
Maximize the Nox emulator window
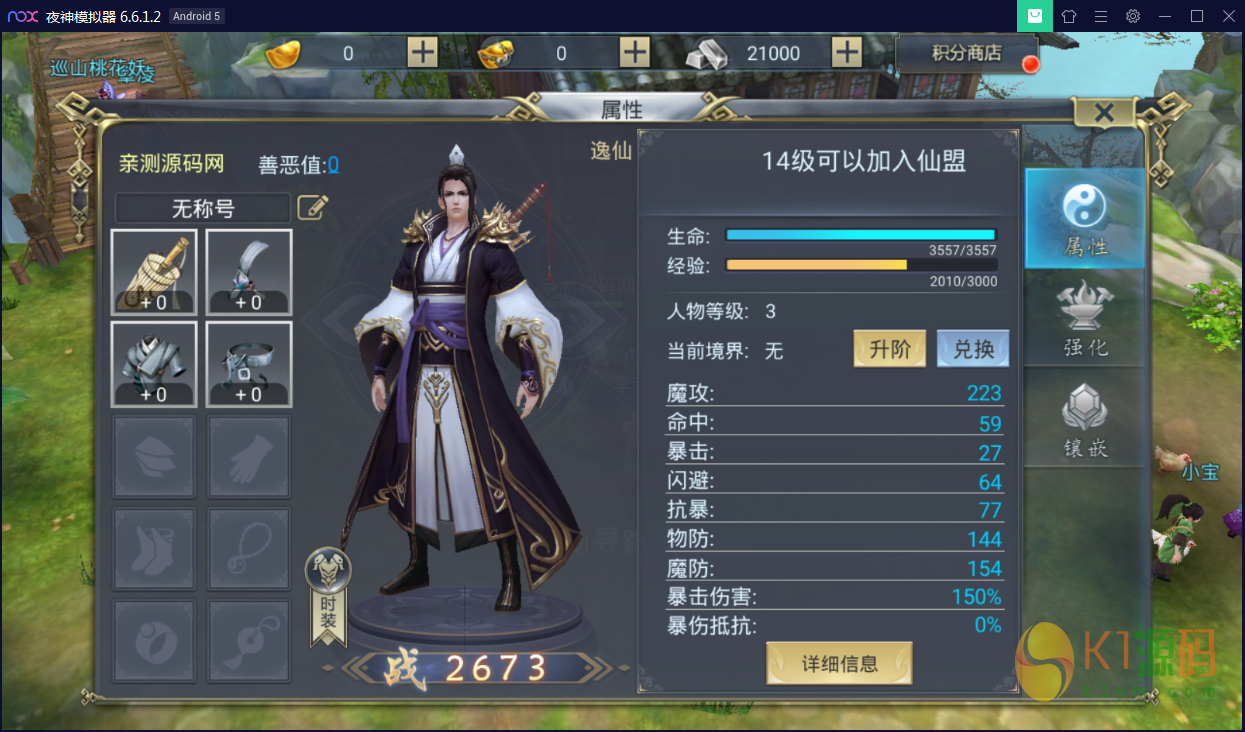click(1196, 16)
